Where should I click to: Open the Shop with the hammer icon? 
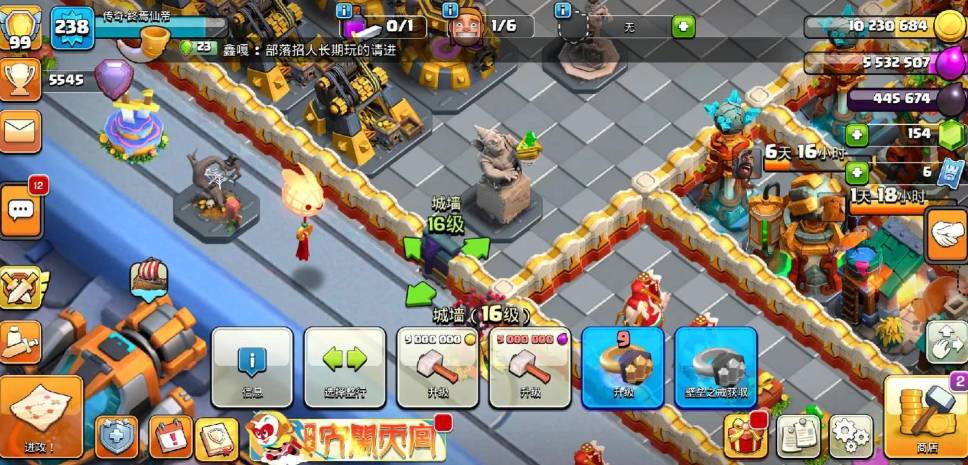click(925, 417)
